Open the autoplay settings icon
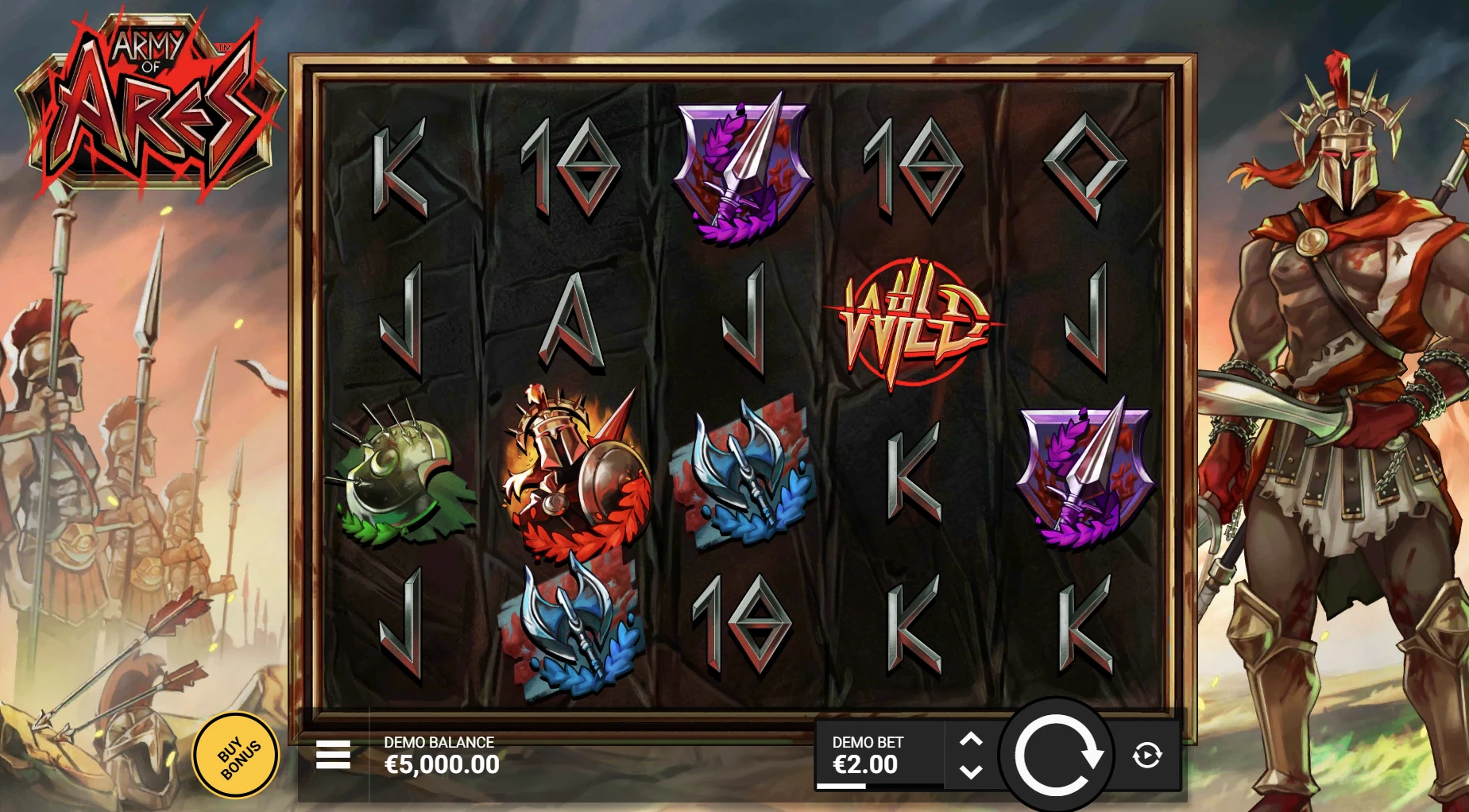Image resolution: width=1469 pixels, height=812 pixels. pyautogui.click(x=1146, y=756)
